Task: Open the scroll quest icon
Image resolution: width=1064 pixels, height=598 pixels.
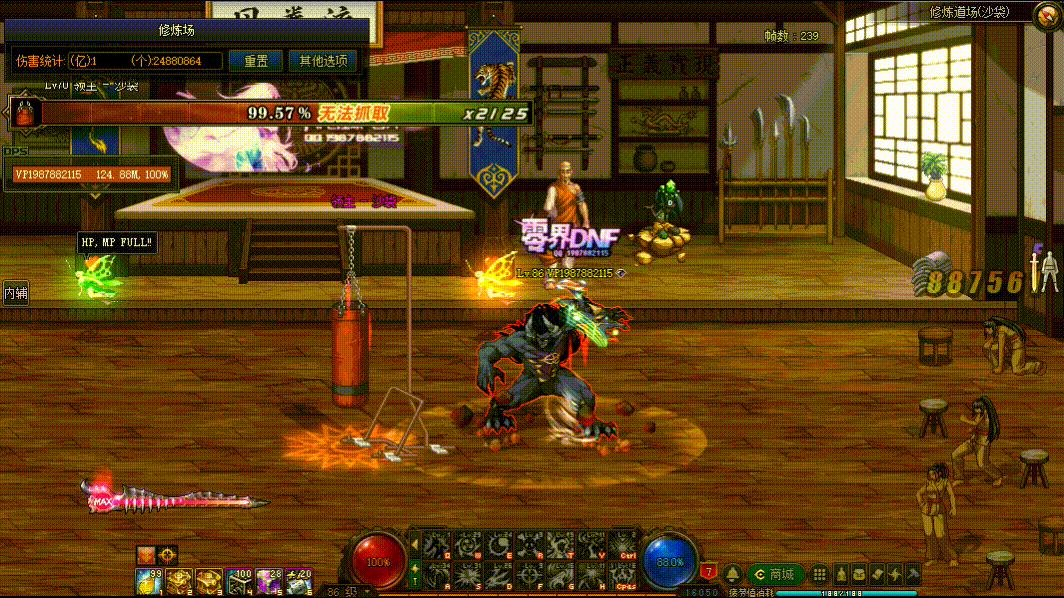Action: 877,574
